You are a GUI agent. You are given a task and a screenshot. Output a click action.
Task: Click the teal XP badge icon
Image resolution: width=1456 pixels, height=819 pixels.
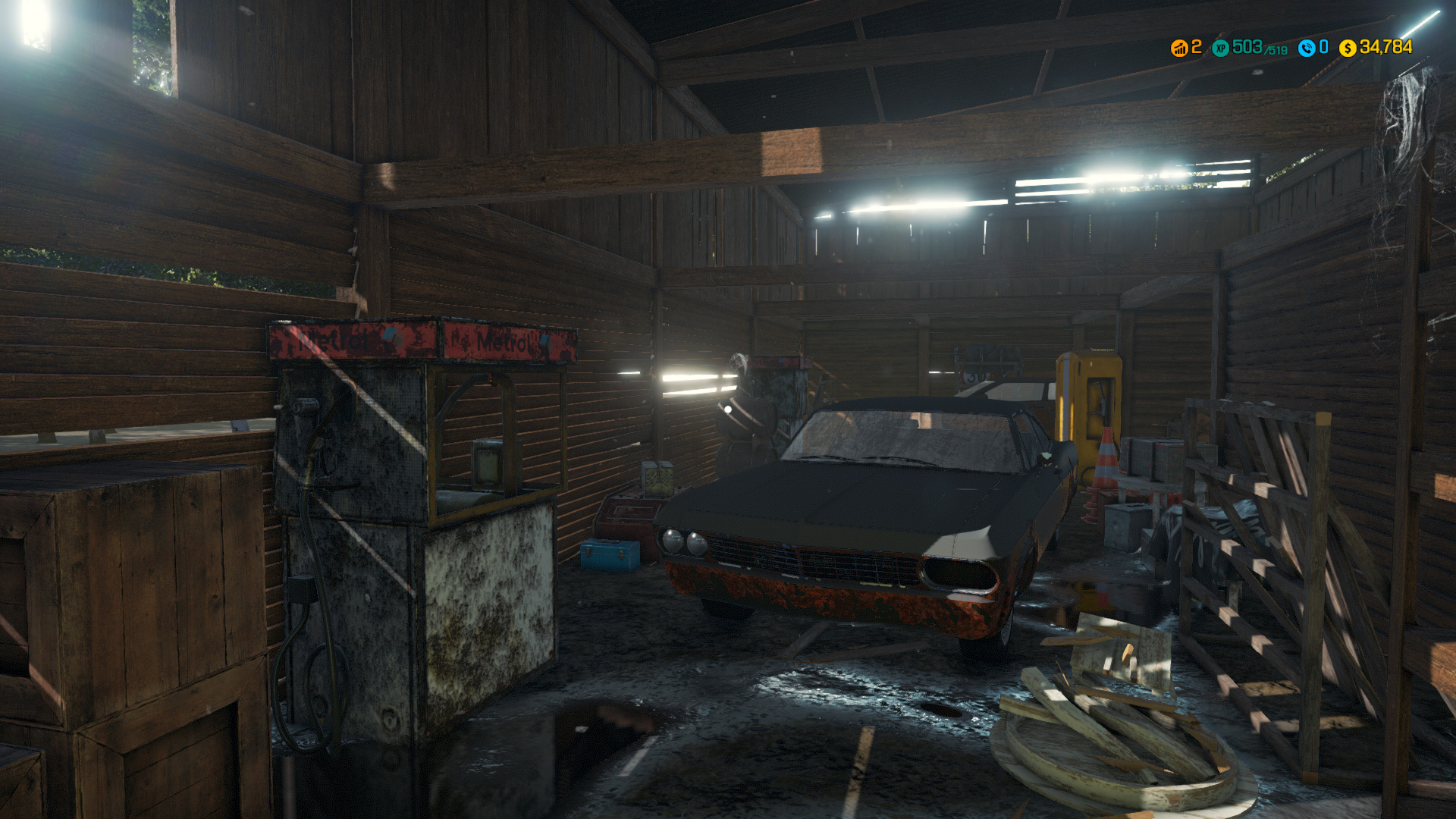(1220, 48)
